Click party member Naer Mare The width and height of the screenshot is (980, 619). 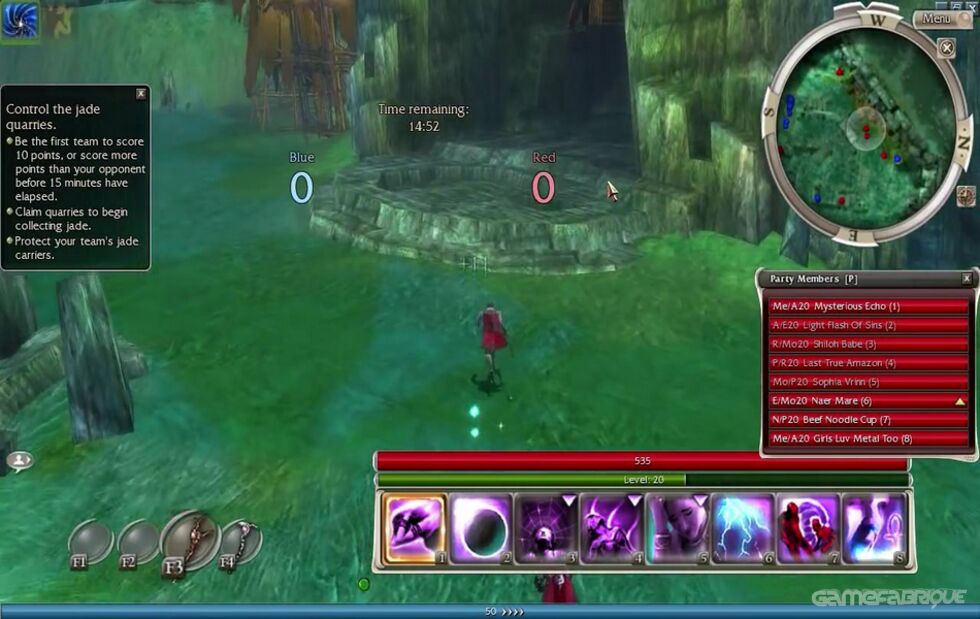pyautogui.click(x=868, y=400)
